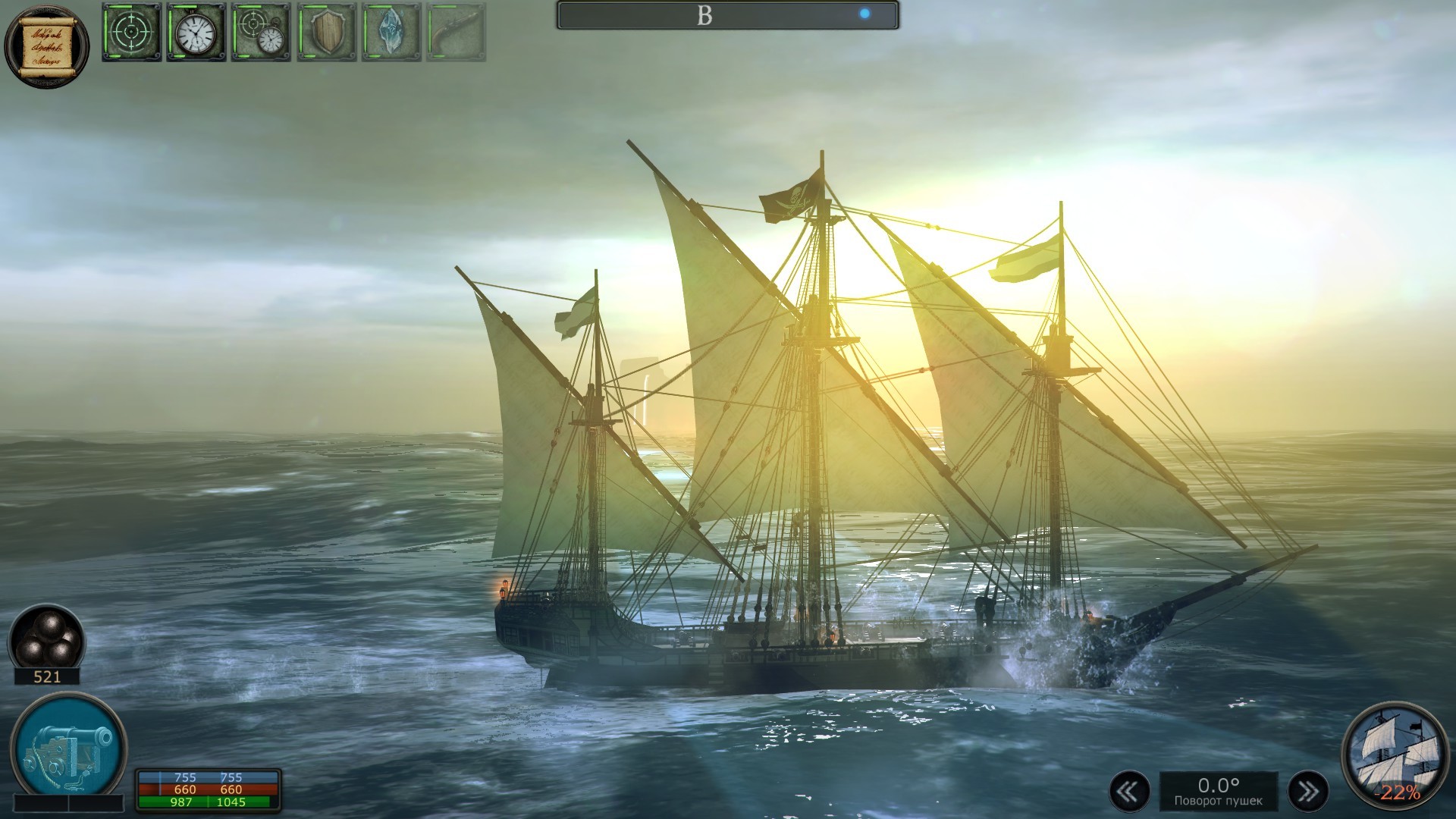Select the pocket watch time ability
The width and height of the screenshot is (1456, 819).
pos(196,35)
